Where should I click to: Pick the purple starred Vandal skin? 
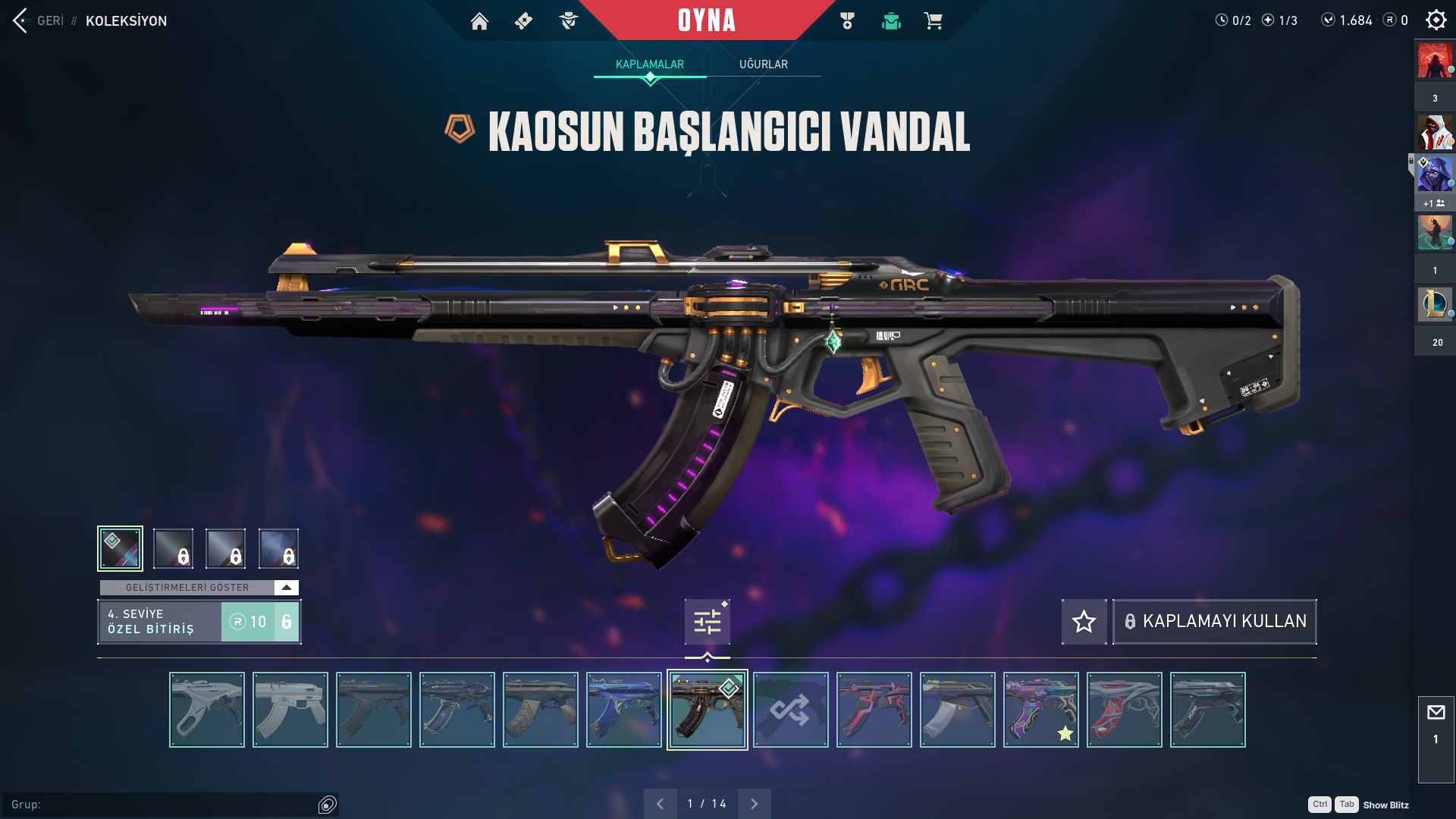(x=1040, y=710)
